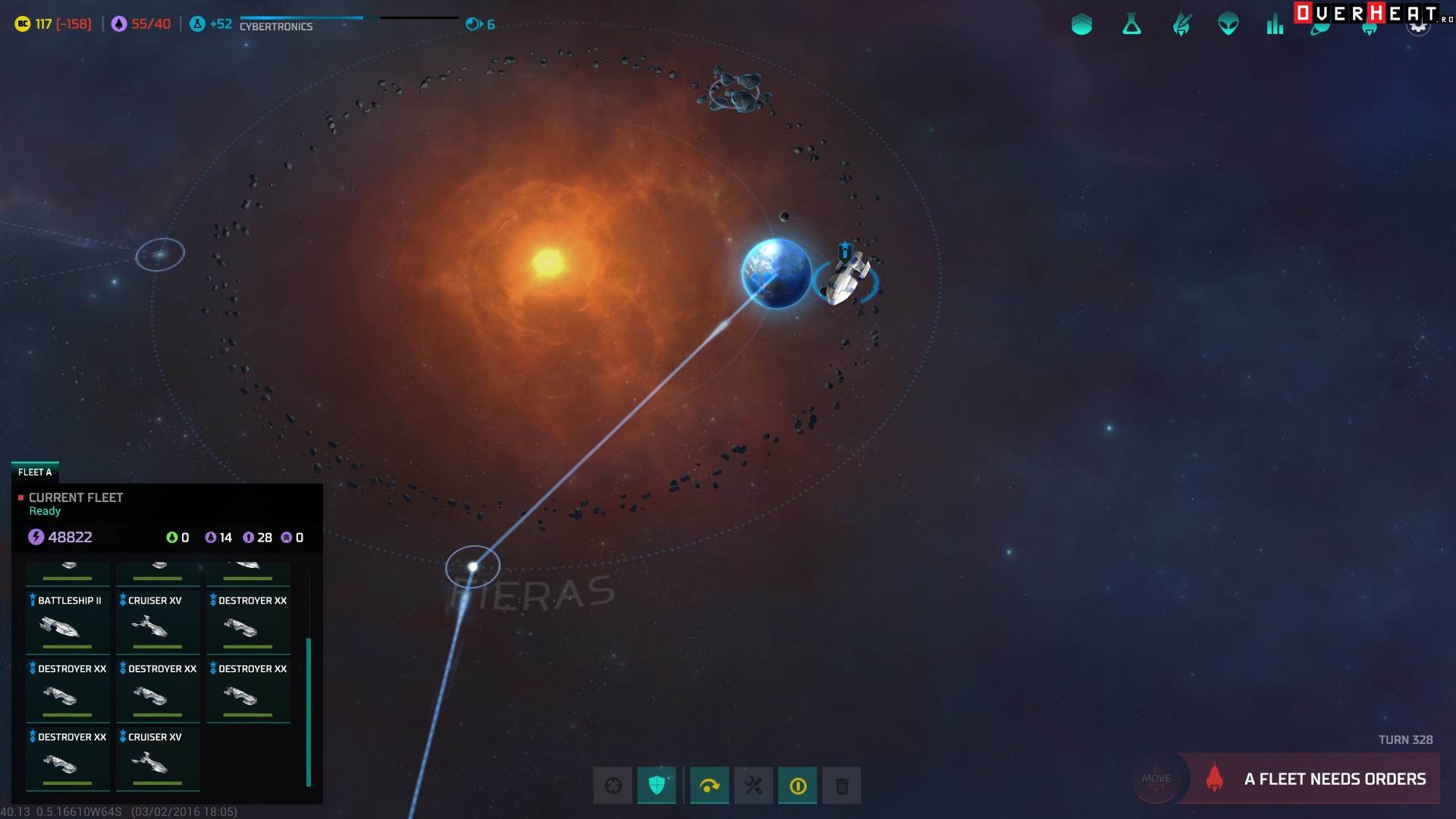
Task: Disband the fleet with the trash icon
Action: [x=842, y=786]
